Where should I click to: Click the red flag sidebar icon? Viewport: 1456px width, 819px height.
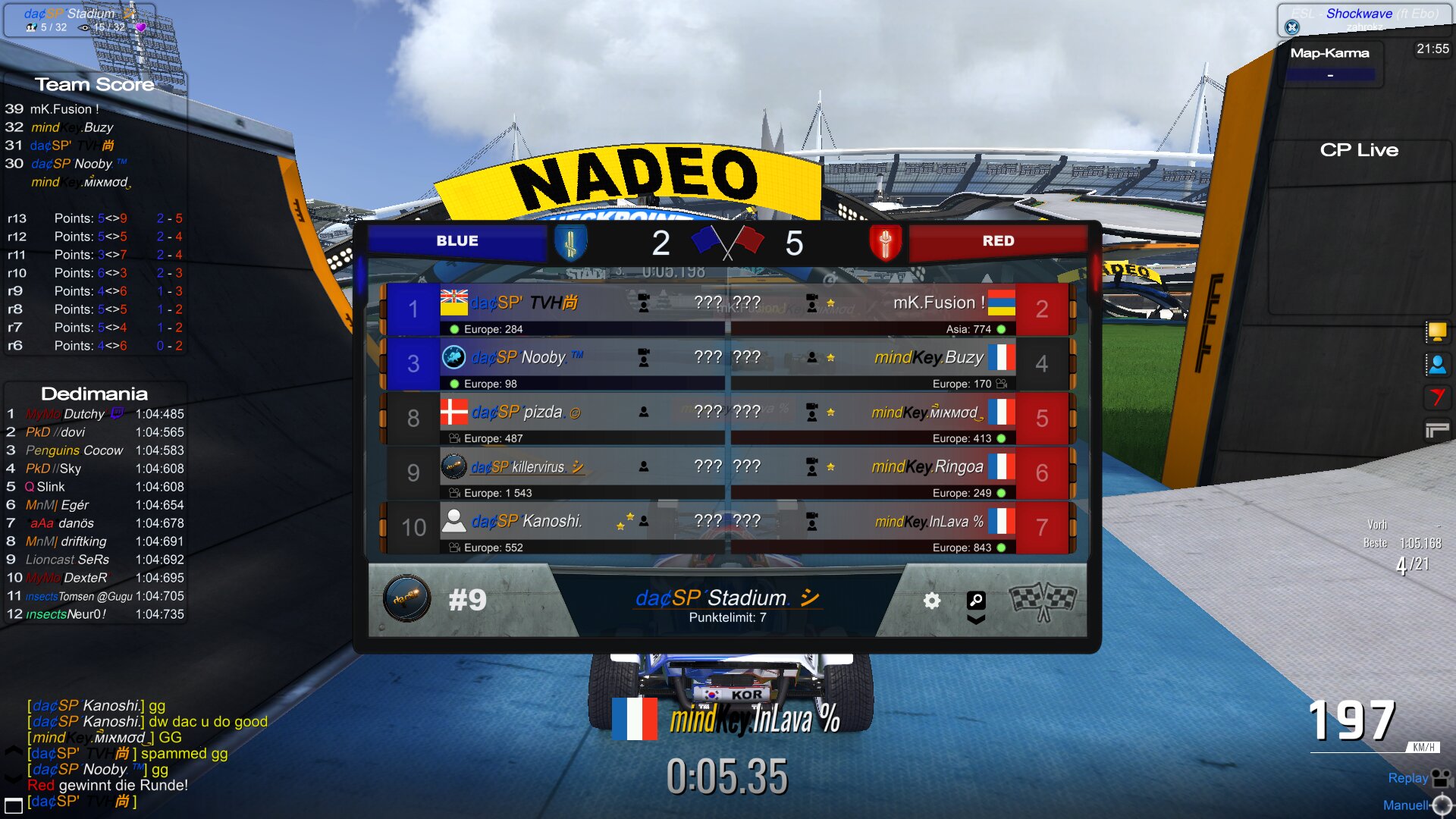tap(1436, 397)
